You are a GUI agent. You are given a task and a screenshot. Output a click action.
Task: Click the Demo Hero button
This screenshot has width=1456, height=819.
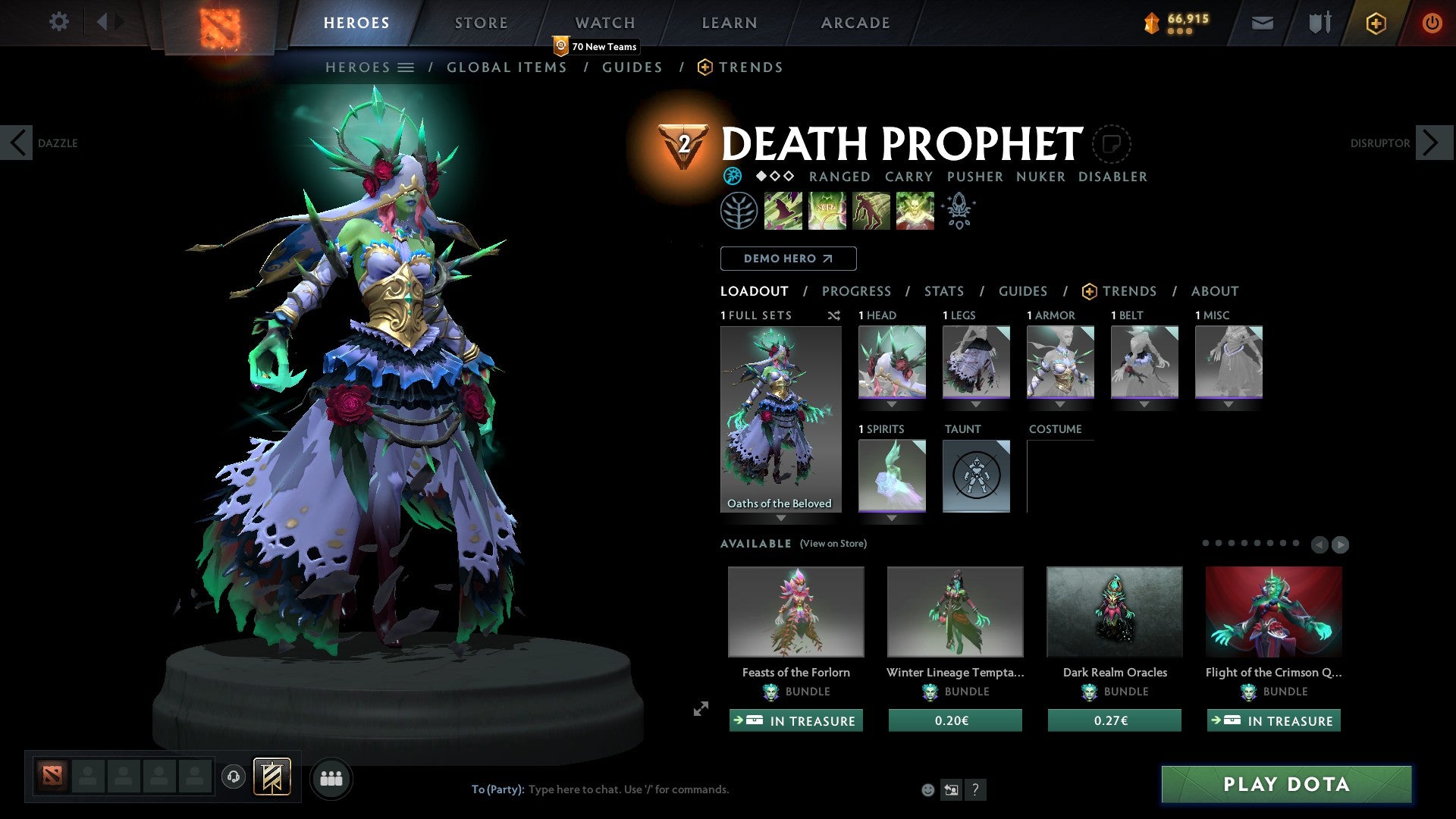pyautogui.click(x=788, y=258)
